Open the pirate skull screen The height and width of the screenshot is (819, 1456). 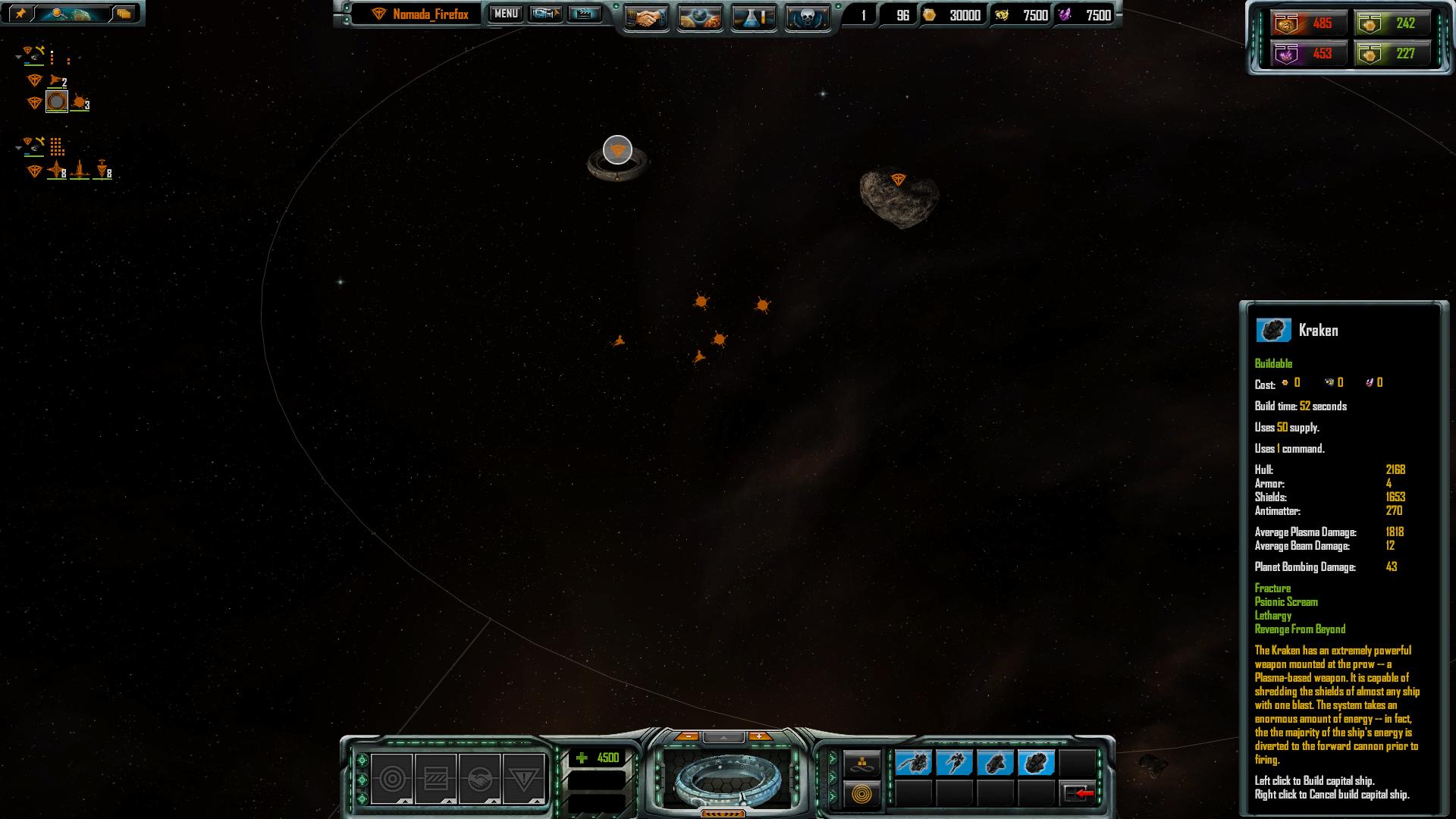(807, 17)
